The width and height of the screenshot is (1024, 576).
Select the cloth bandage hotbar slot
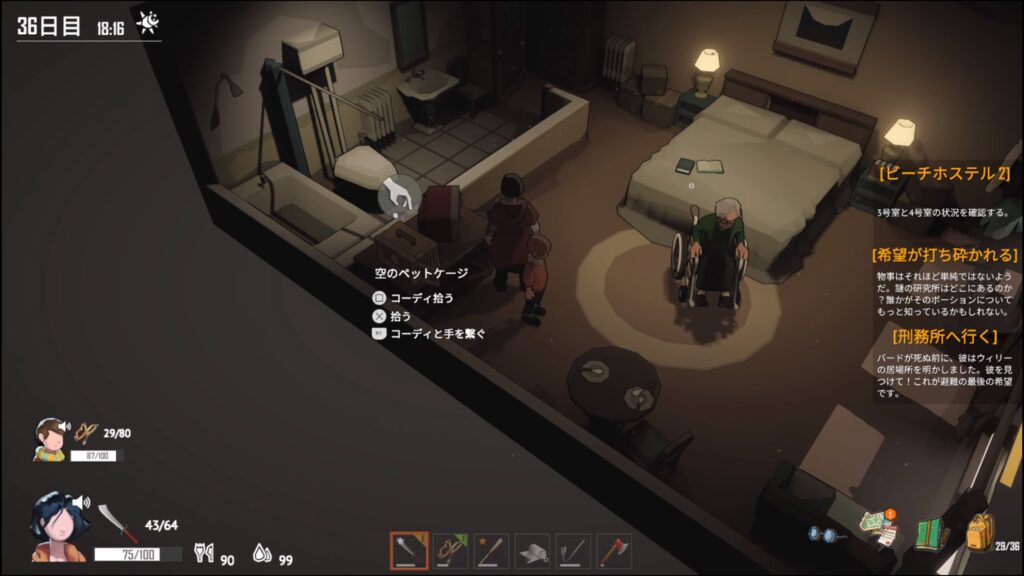[x=532, y=551]
